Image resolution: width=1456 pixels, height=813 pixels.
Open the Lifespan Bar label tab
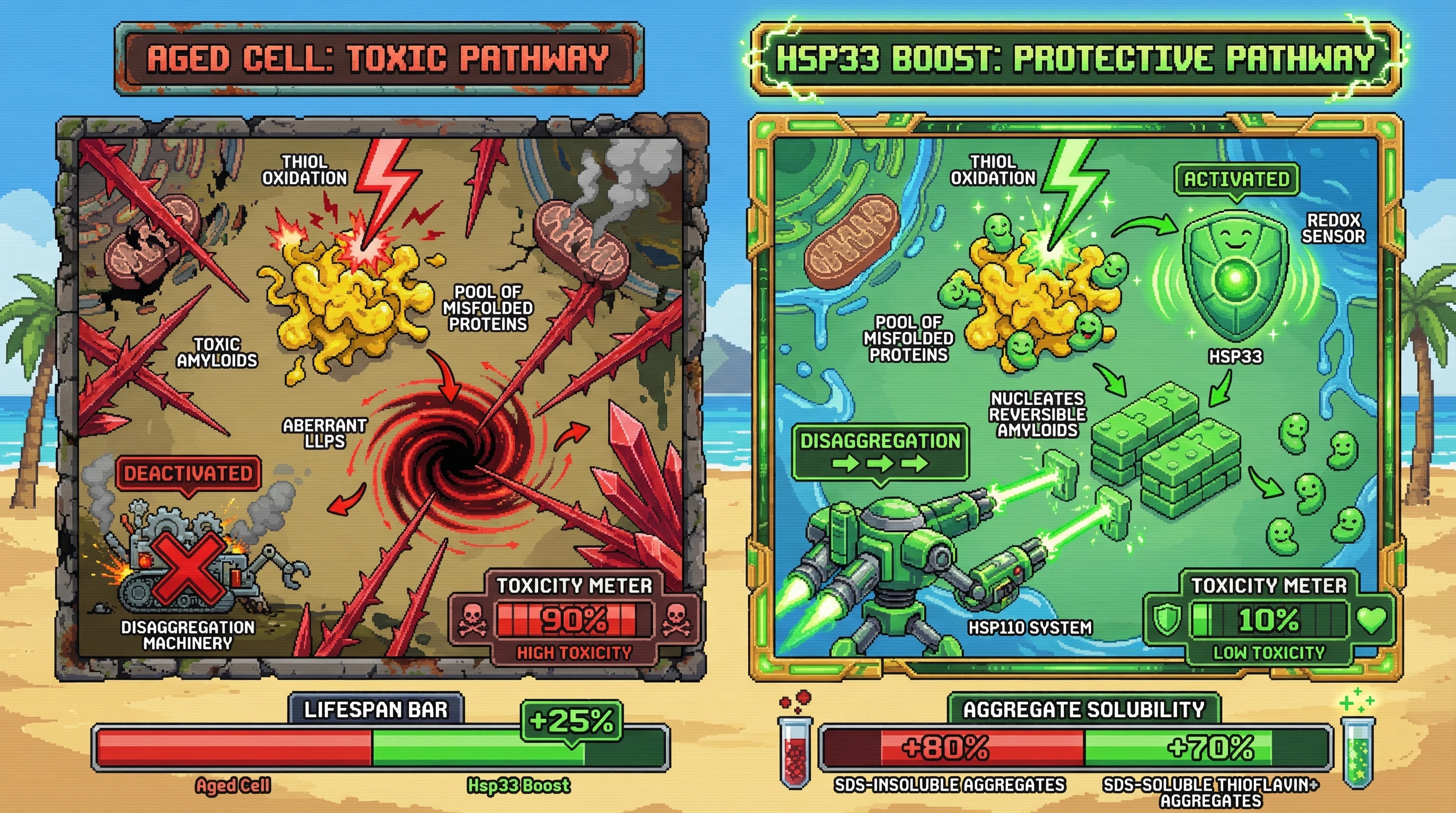click(x=376, y=710)
